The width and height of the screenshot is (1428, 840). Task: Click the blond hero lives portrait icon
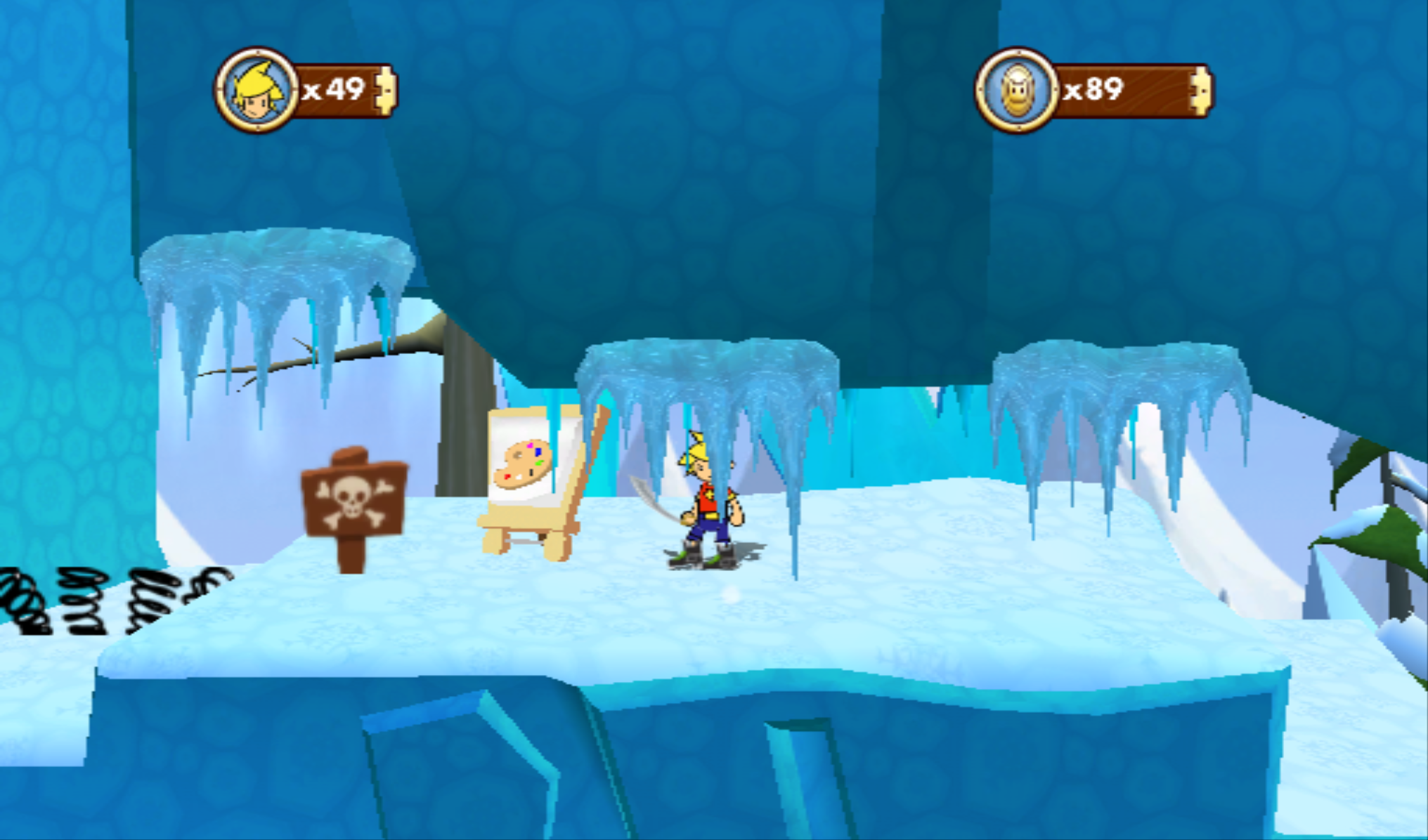(257, 90)
